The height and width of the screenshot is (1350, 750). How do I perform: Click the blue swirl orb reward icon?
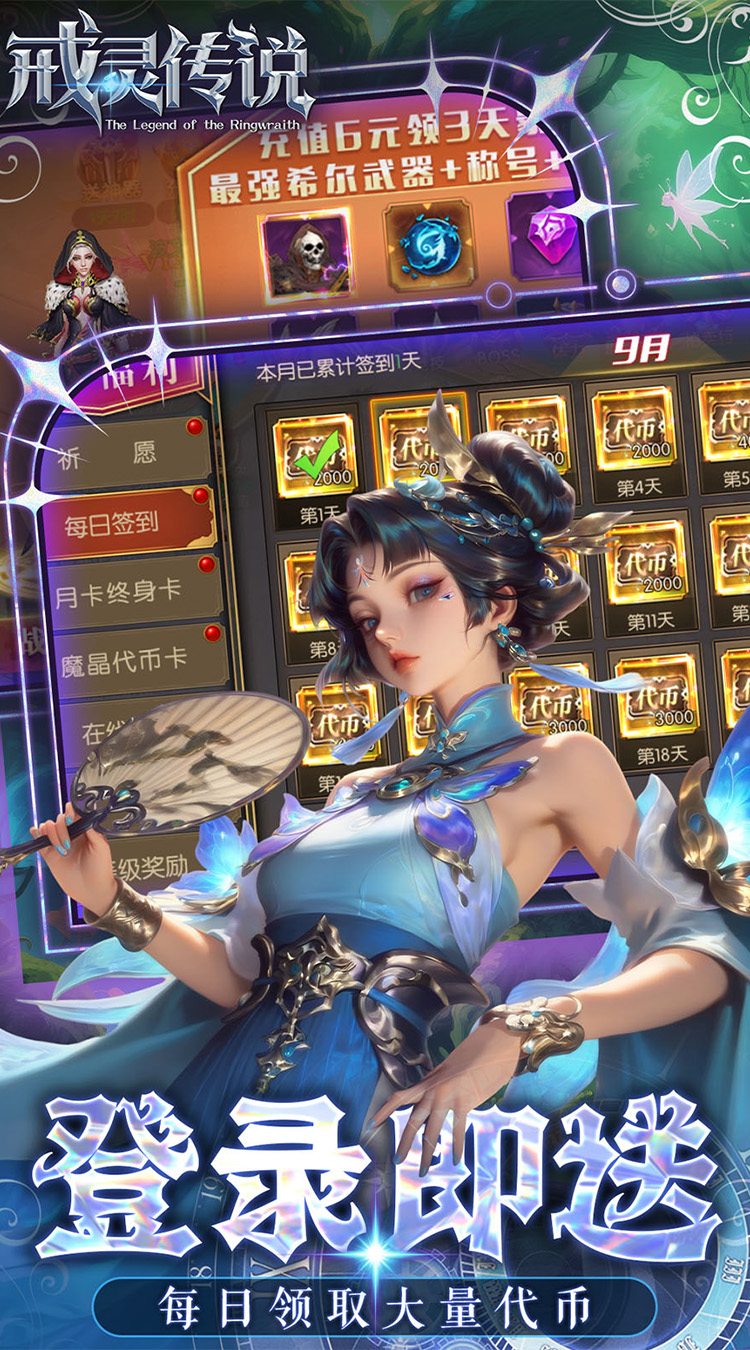[x=429, y=246]
